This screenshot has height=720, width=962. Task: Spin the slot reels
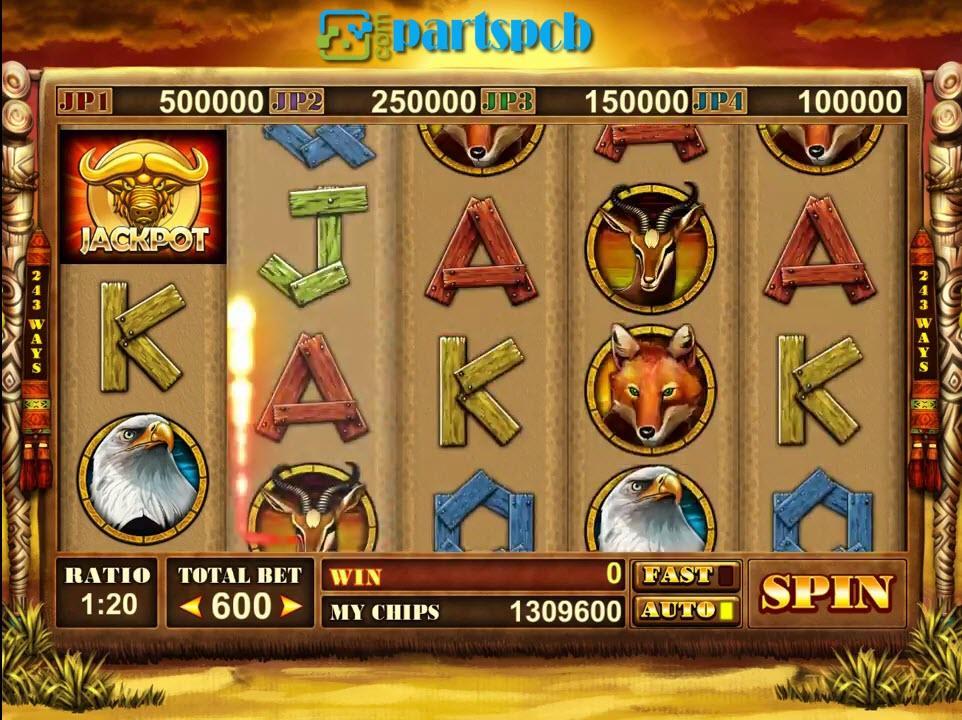tap(825, 593)
